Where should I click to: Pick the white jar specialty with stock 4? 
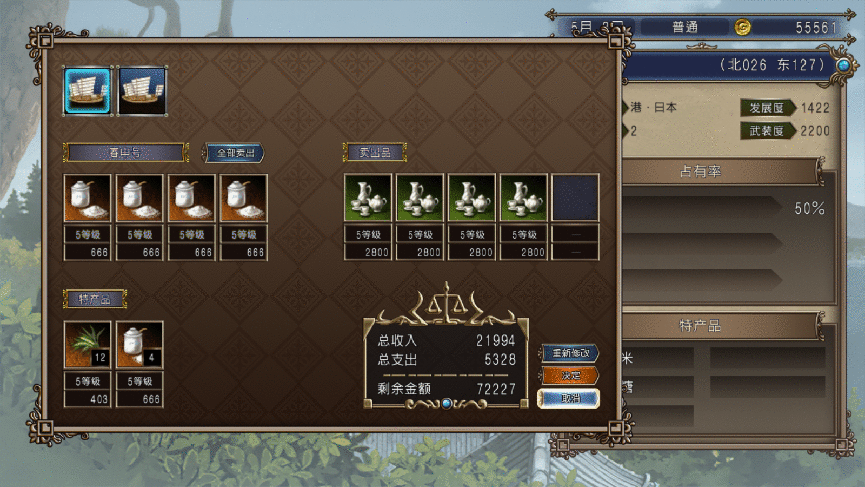(x=139, y=345)
